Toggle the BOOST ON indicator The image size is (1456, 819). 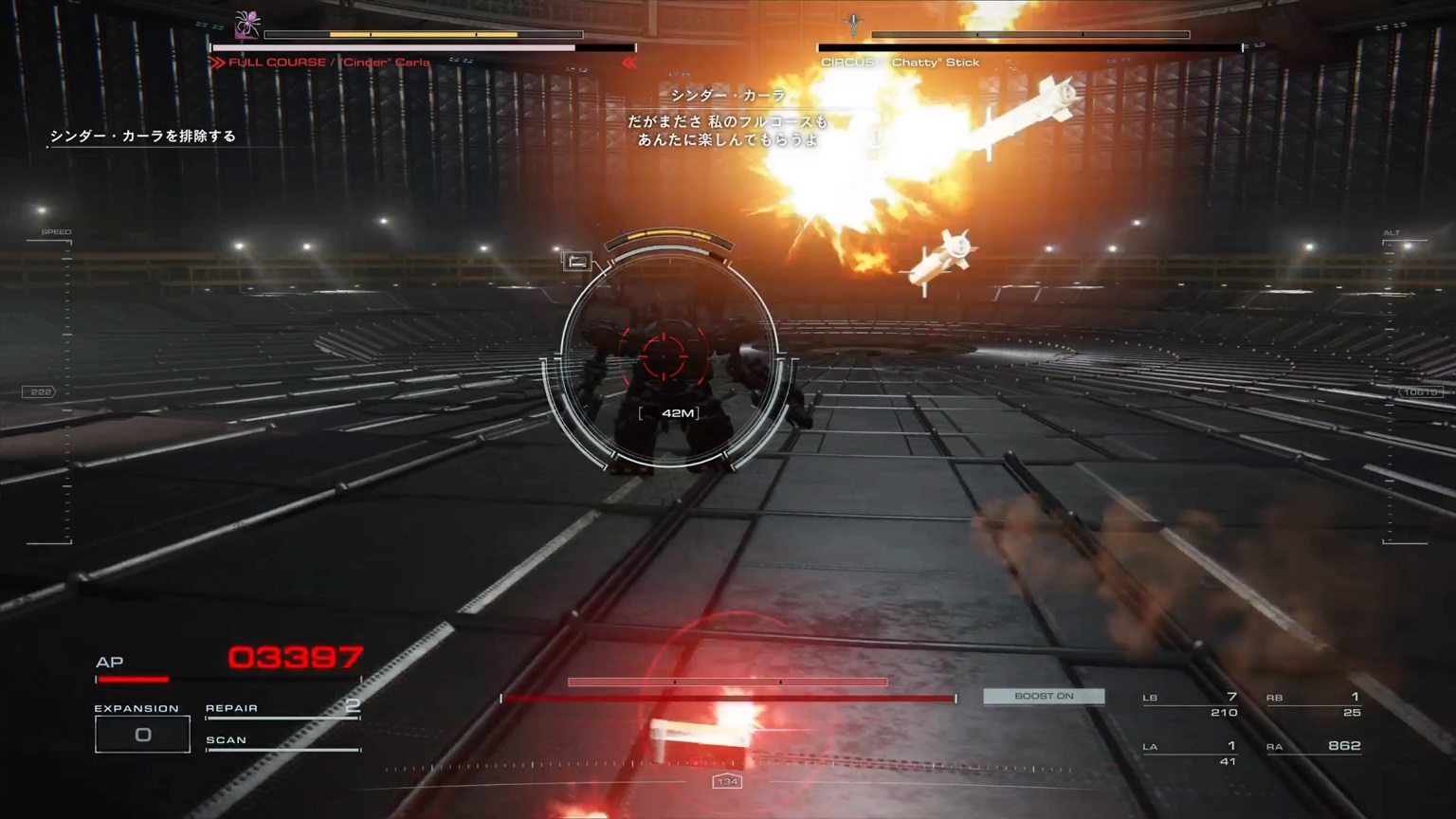[x=1044, y=697]
